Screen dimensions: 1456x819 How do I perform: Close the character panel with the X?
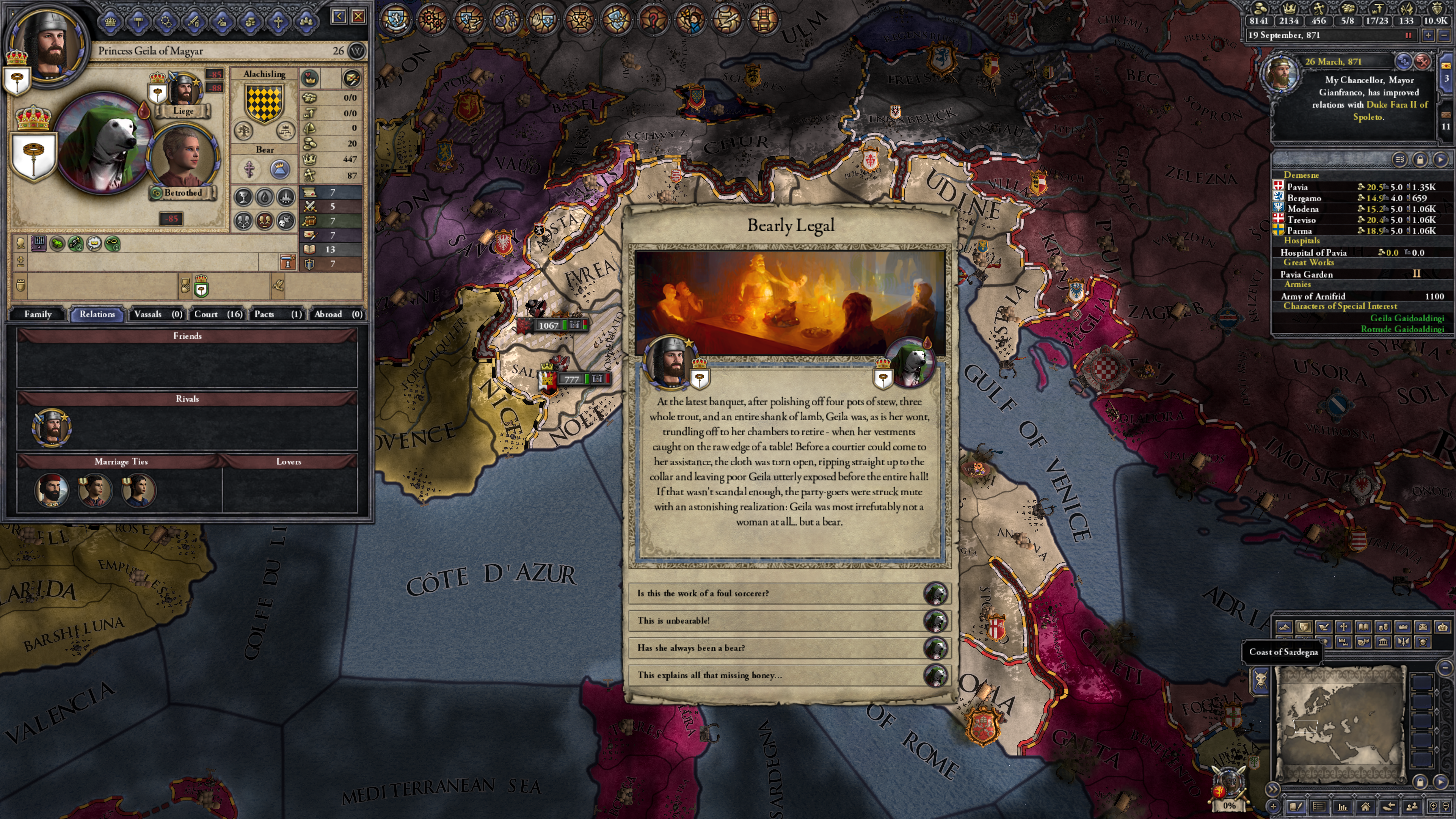[x=358, y=16]
